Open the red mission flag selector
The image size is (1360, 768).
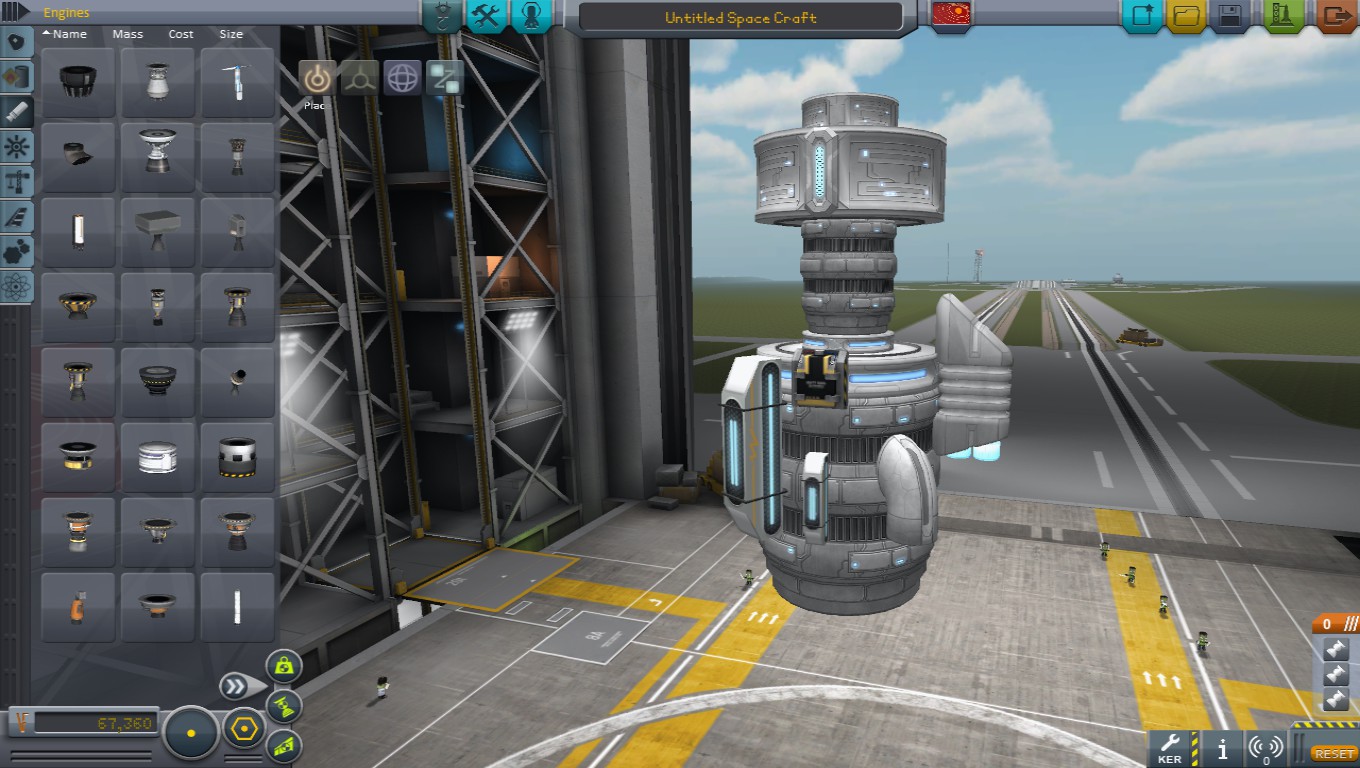pos(951,16)
